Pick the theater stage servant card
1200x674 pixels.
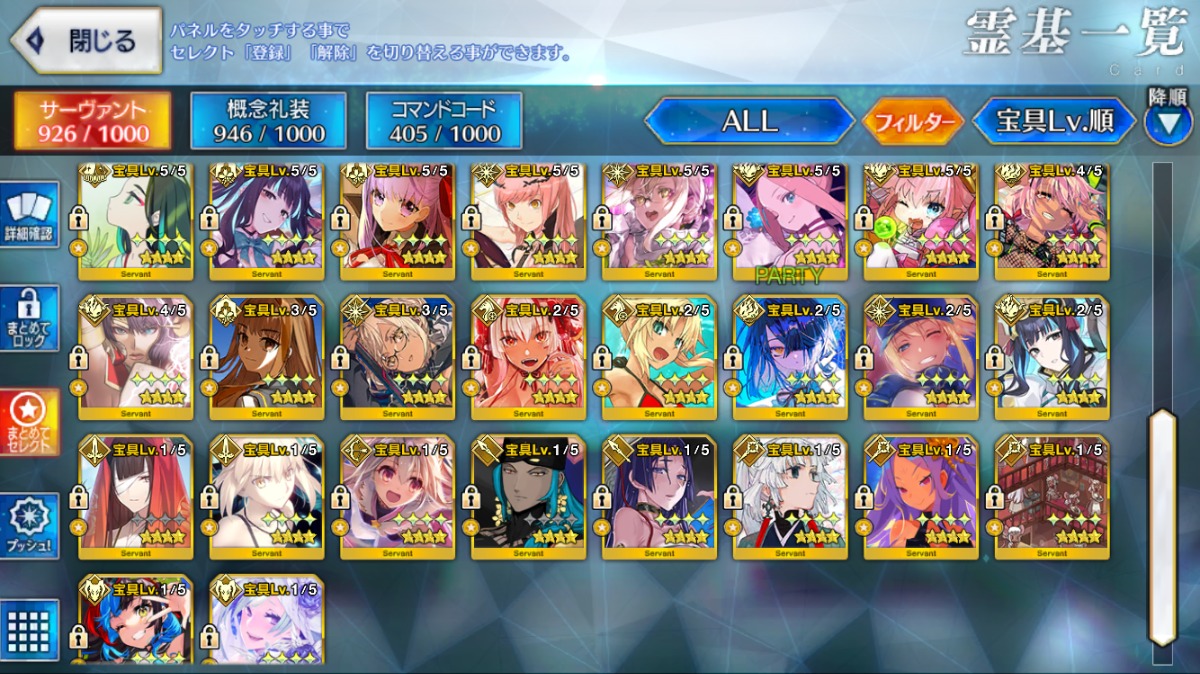click(x=1052, y=495)
